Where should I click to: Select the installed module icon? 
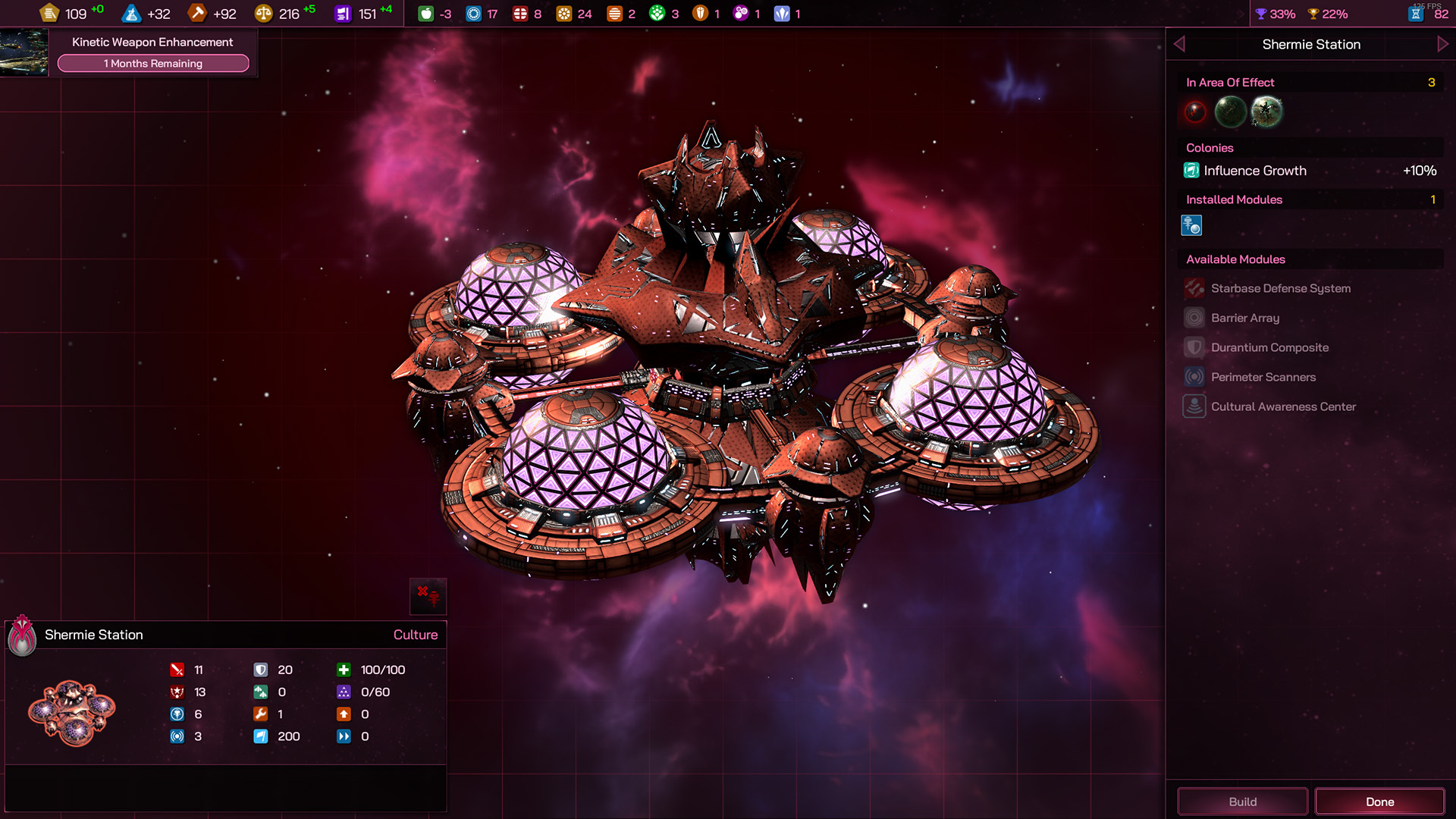[1191, 225]
